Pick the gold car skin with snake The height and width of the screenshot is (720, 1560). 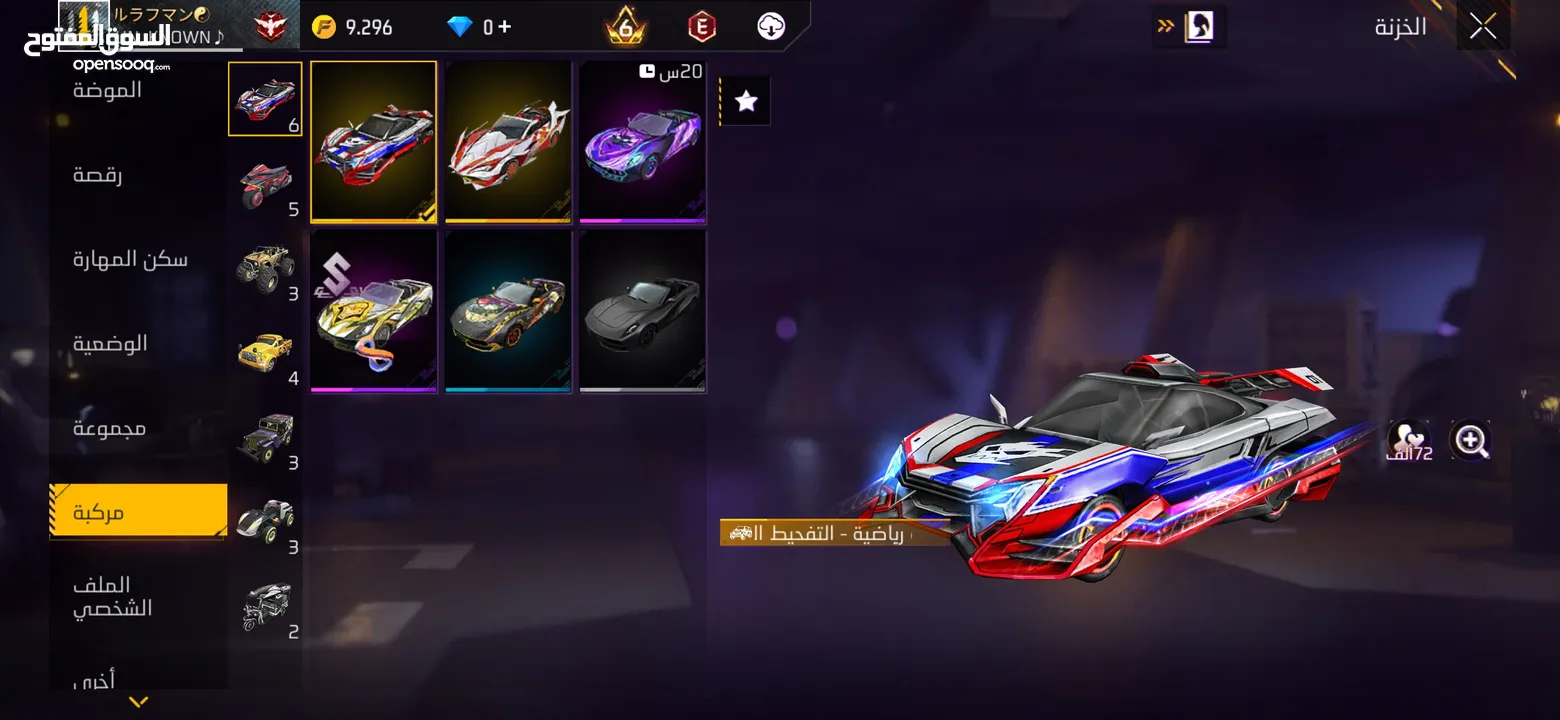[x=373, y=311]
